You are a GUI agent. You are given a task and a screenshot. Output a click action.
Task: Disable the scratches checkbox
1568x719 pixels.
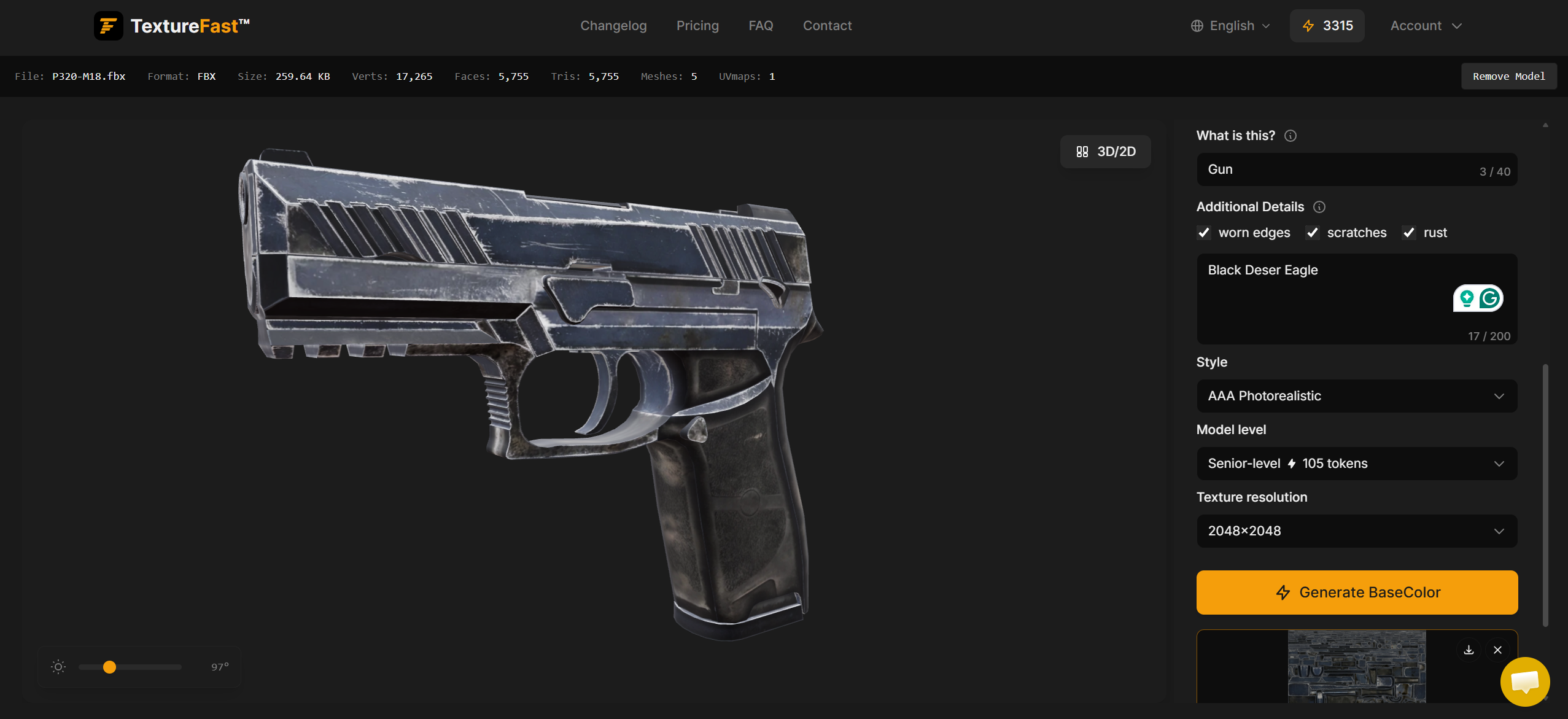click(1313, 233)
